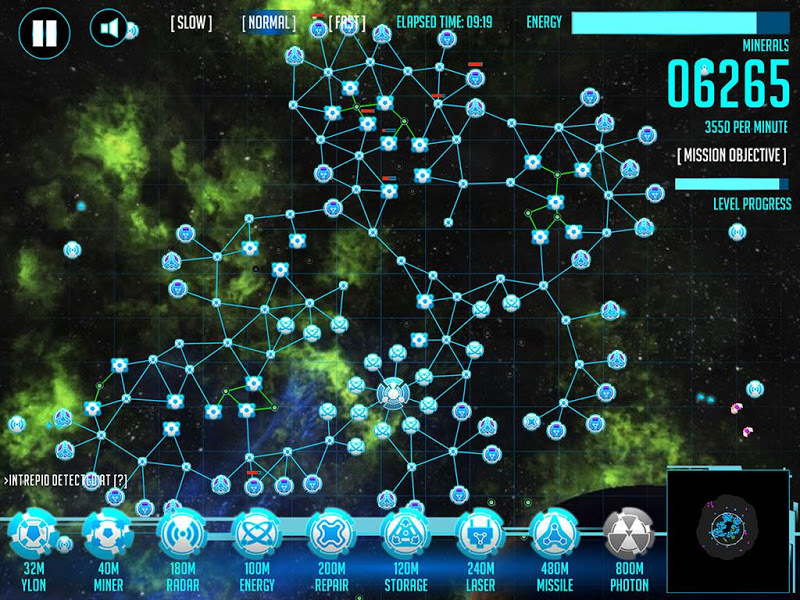Select the Pylon build icon
This screenshot has width=800, height=600.
tap(33, 536)
